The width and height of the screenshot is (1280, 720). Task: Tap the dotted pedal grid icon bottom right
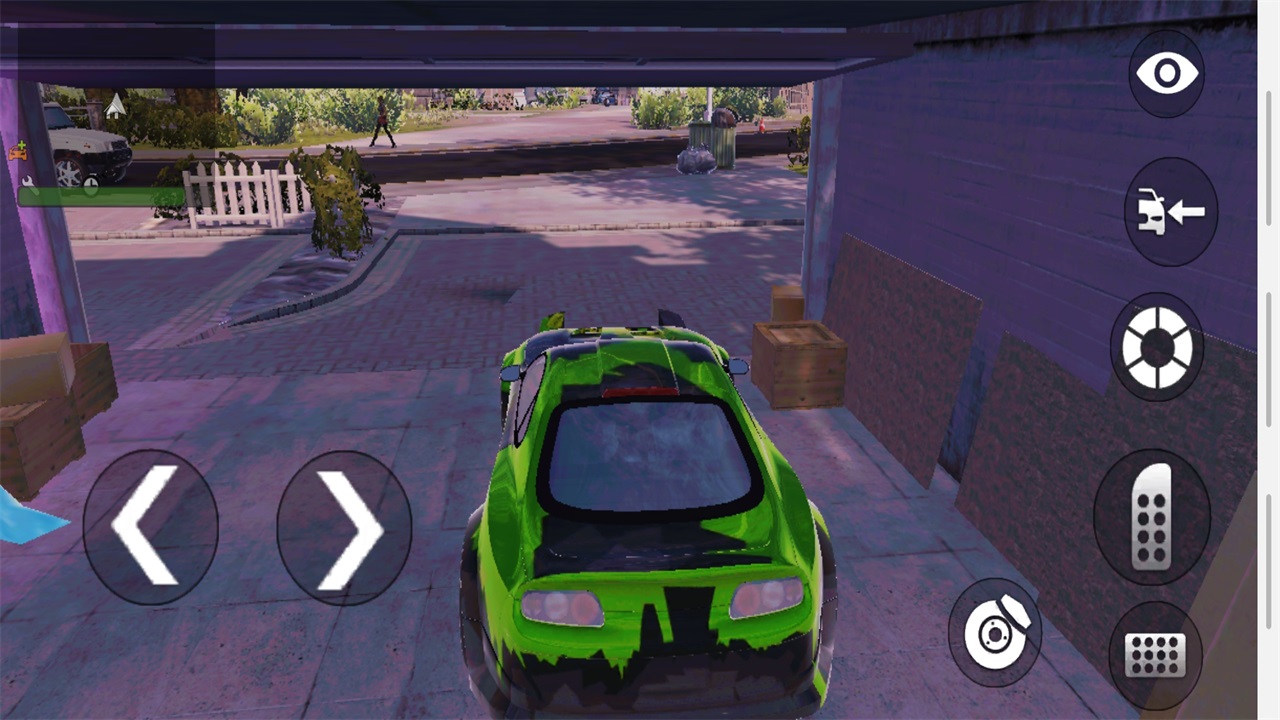click(x=1155, y=655)
